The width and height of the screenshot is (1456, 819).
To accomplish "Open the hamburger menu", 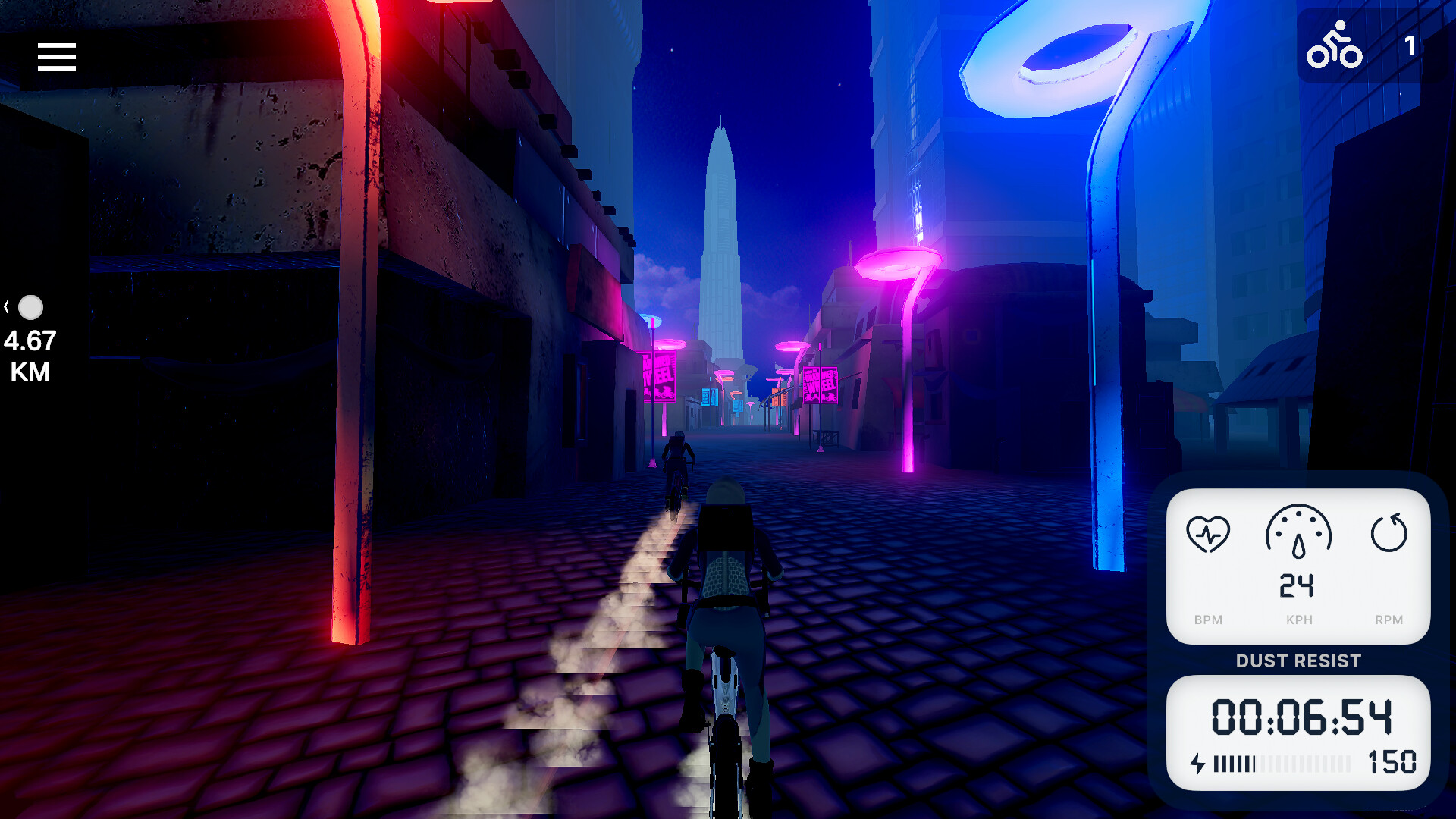I will tap(56, 57).
